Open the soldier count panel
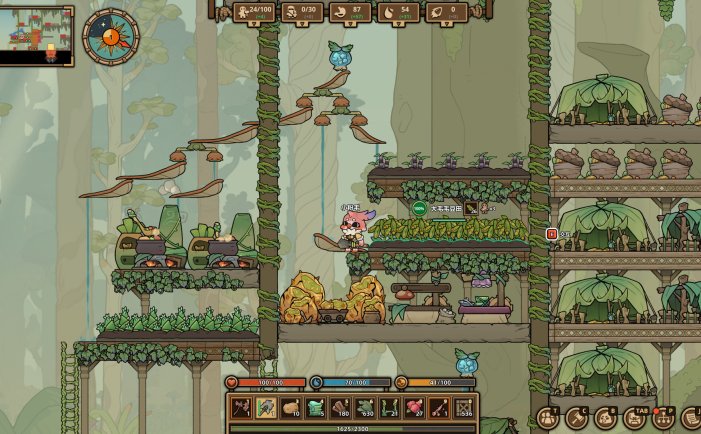 click(x=300, y=11)
